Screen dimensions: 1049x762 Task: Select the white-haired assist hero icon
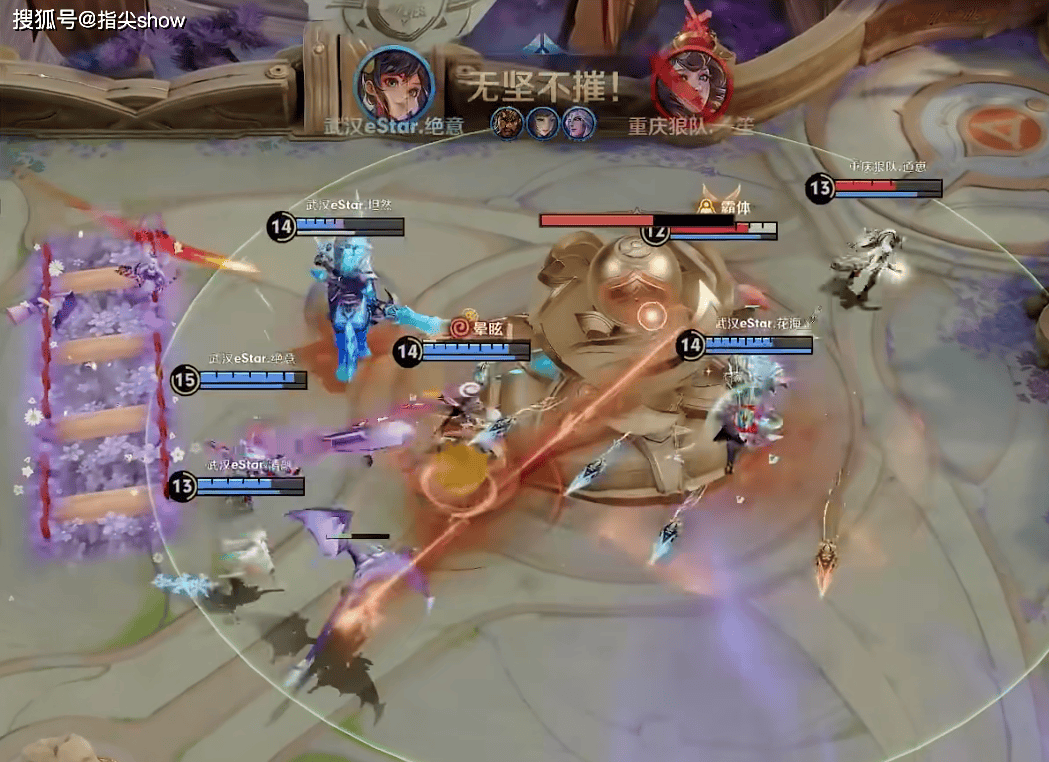click(x=579, y=123)
